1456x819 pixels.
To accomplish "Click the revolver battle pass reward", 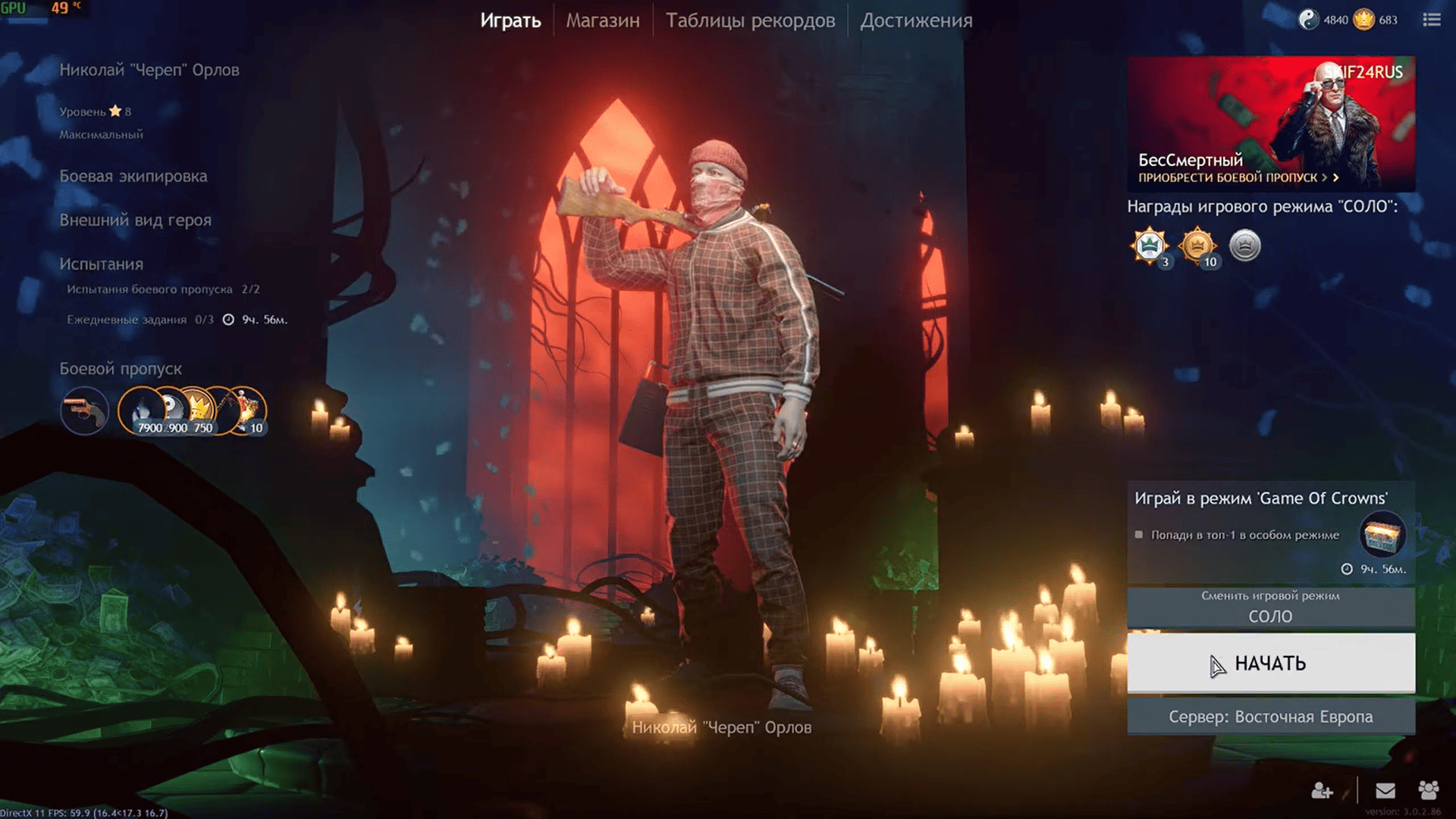I will click(84, 411).
